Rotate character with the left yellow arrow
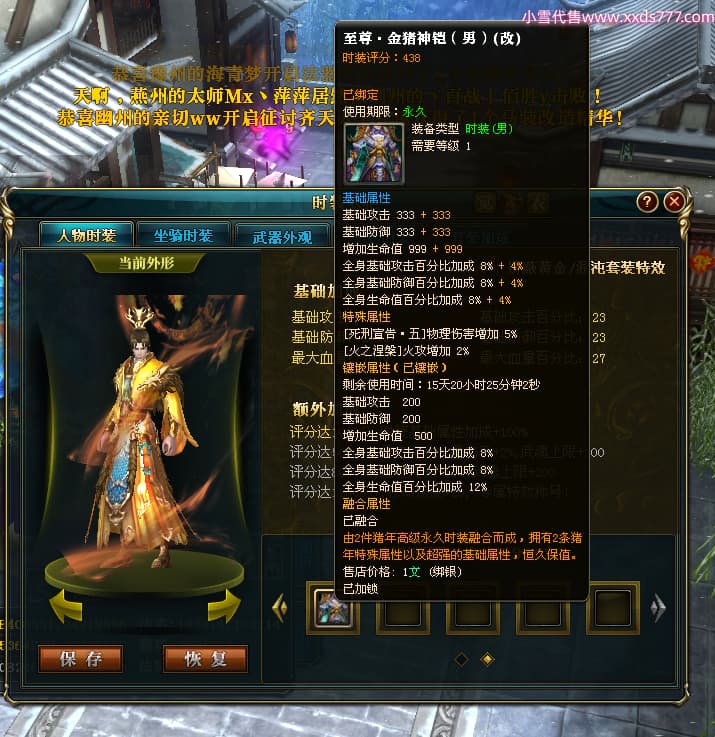This screenshot has width=715, height=737. tap(64, 605)
